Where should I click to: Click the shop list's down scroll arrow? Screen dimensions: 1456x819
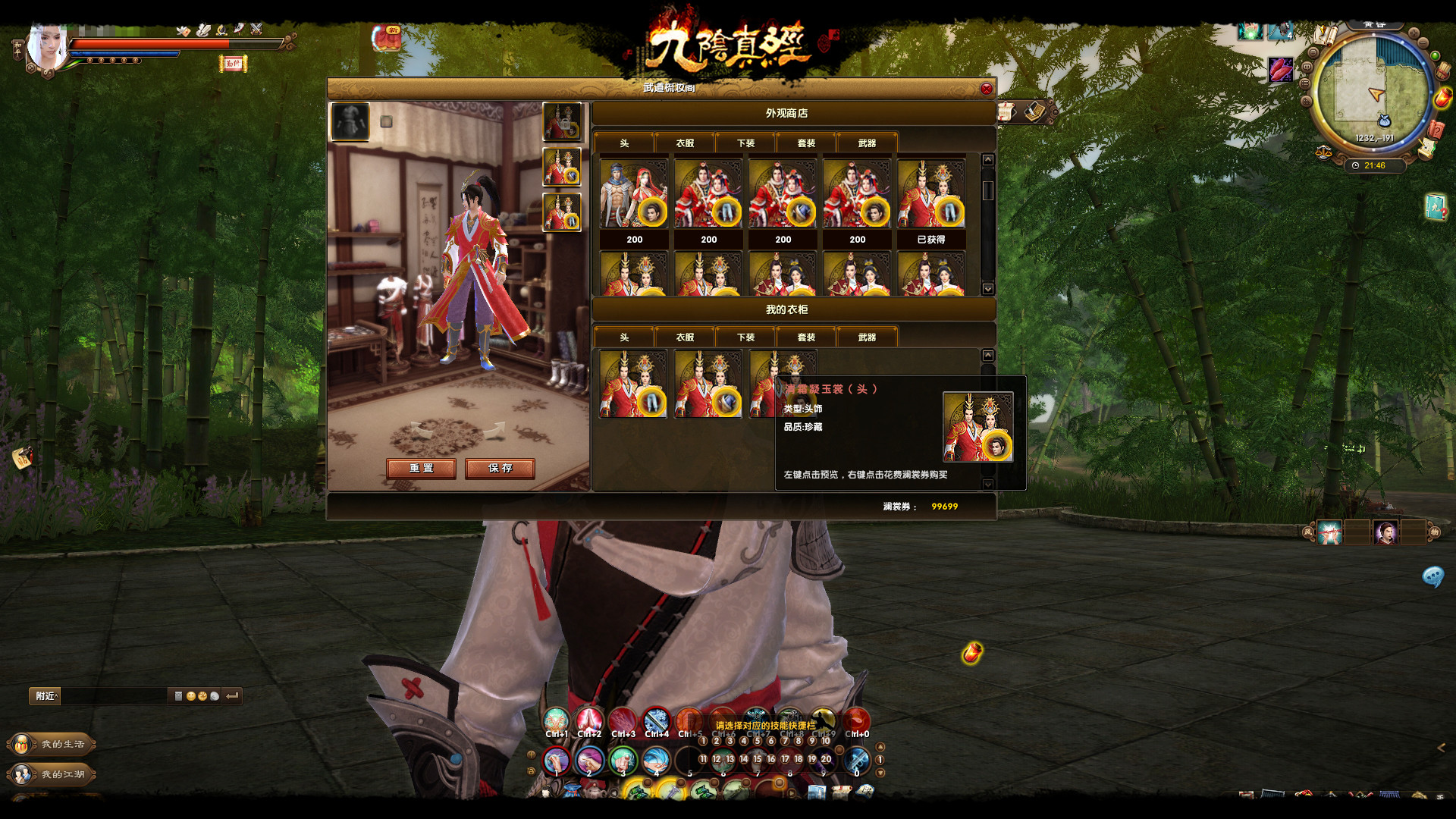point(987,289)
